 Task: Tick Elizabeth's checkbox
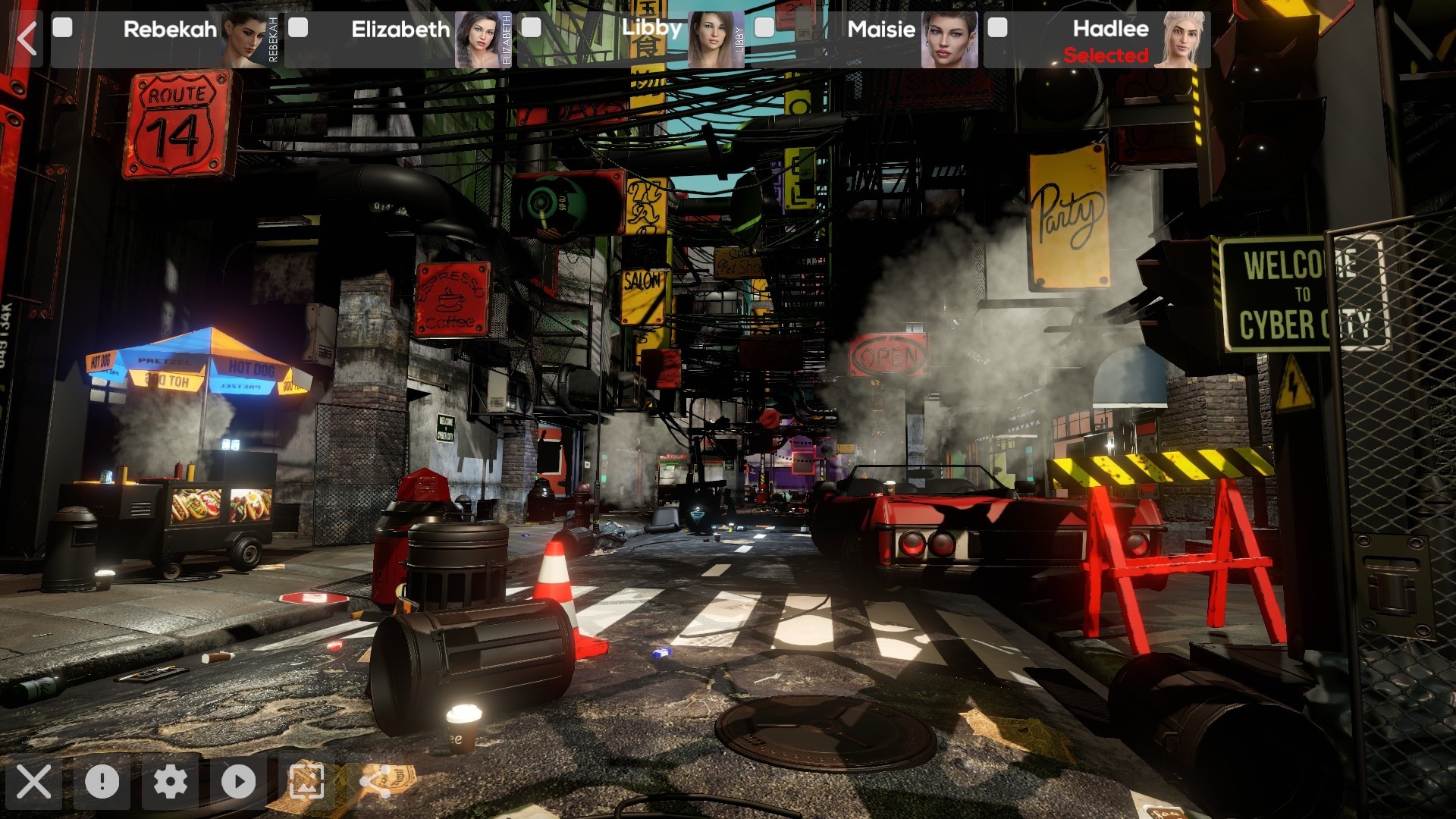[x=299, y=28]
